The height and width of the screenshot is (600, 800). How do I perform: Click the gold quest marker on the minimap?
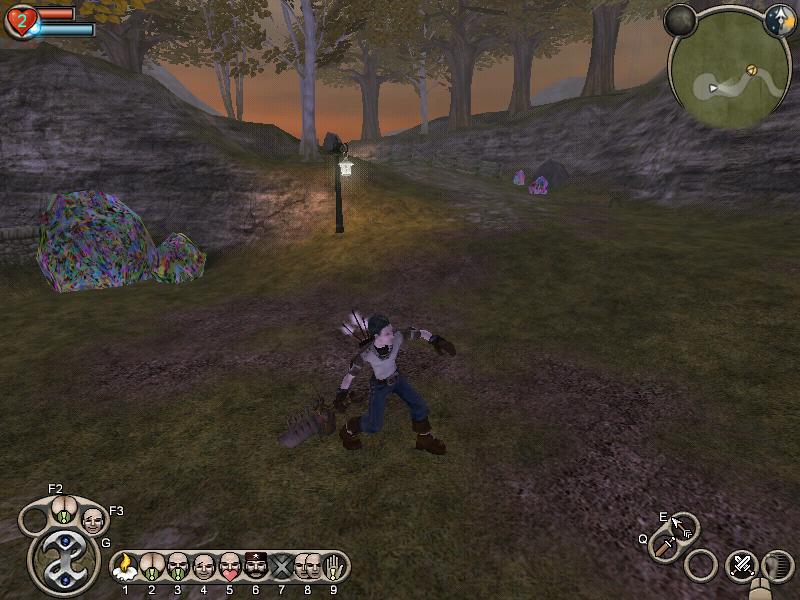tap(751, 70)
